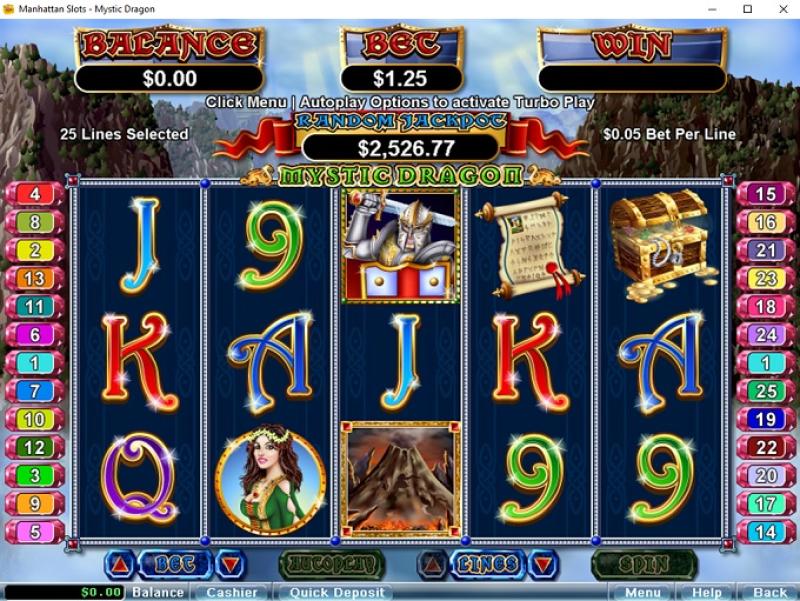Open the game Menu
Screen dimensions: 800x601
coord(642,592)
